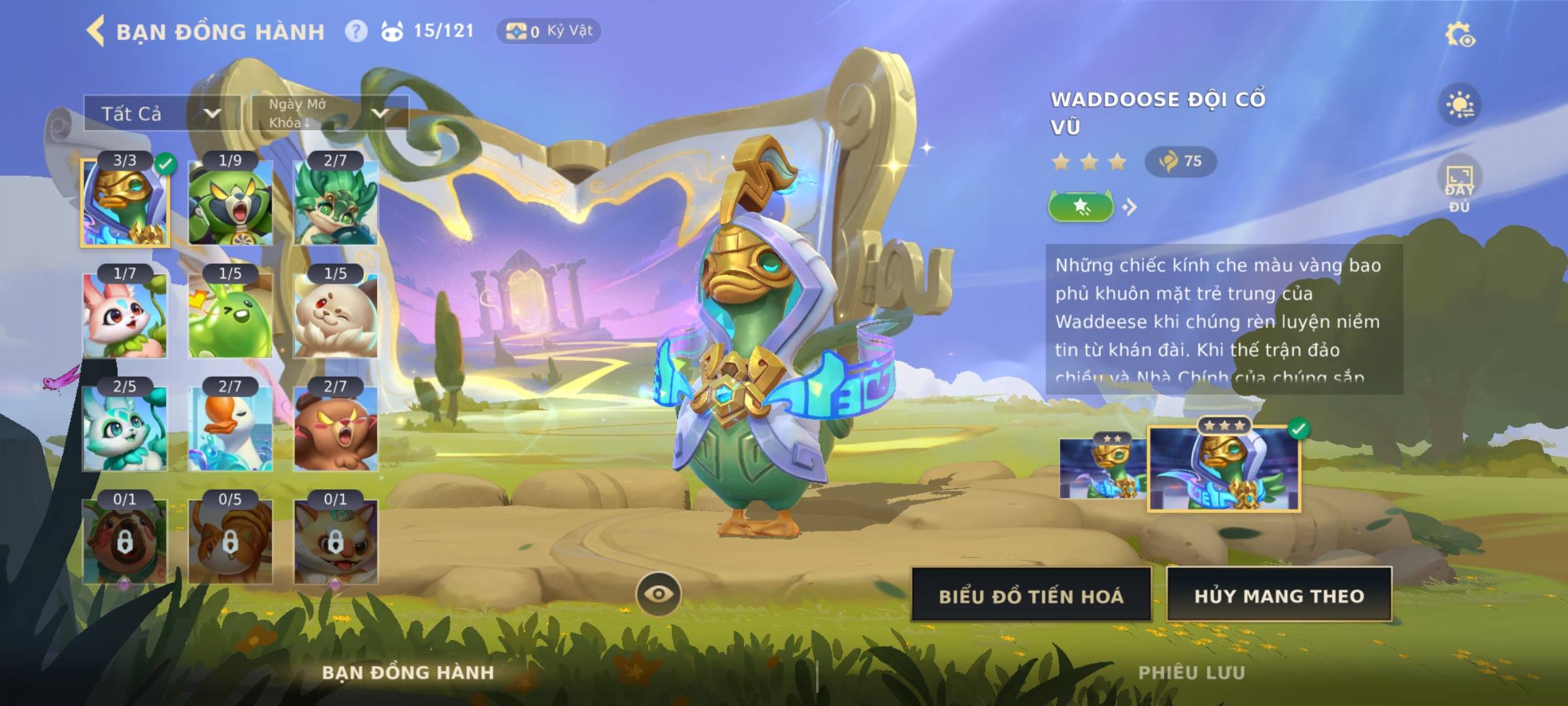Click the Hủy Mang Theo button
Screen dimensions: 1568x706
point(1279,596)
